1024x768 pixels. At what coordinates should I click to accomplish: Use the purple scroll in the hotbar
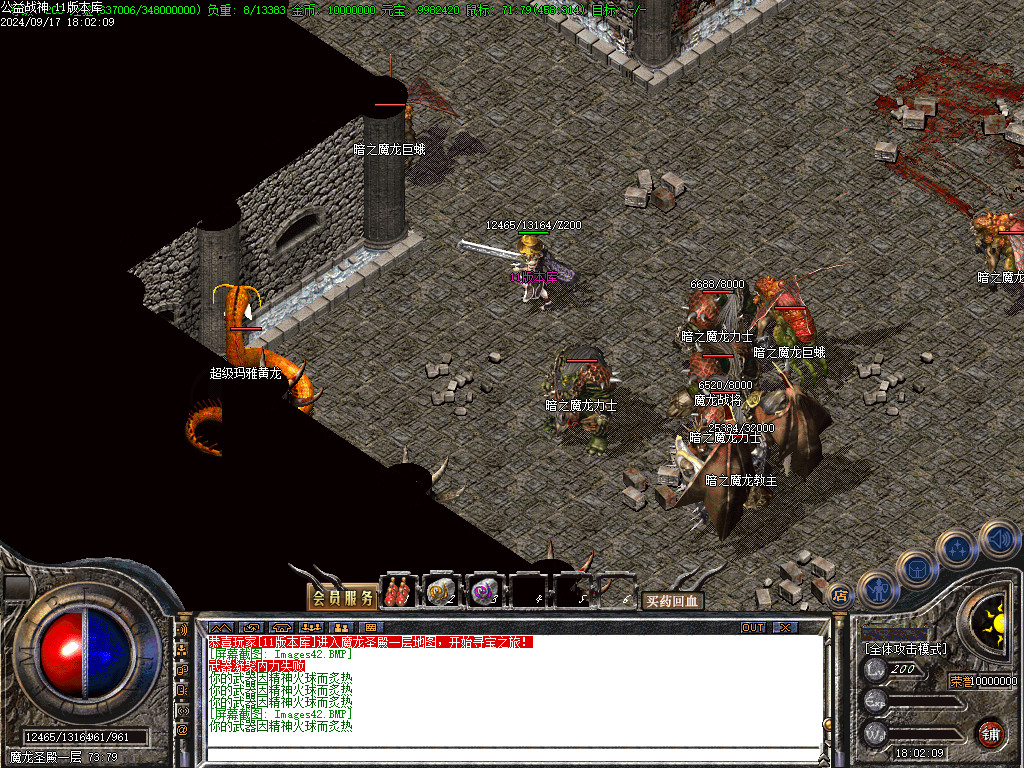[x=485, y=592]
